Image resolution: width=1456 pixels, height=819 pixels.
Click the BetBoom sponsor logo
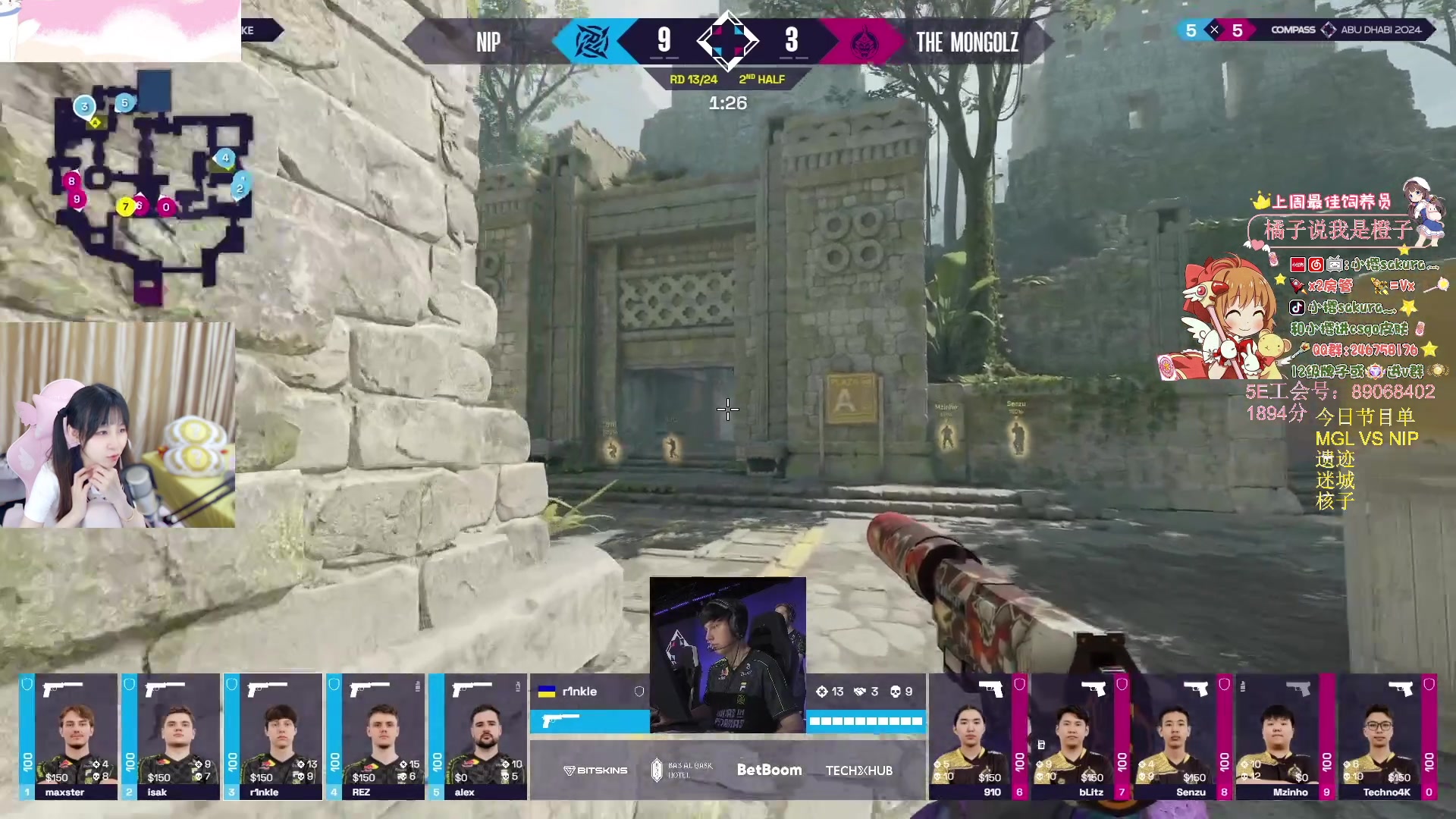click(x=769, y=770)
